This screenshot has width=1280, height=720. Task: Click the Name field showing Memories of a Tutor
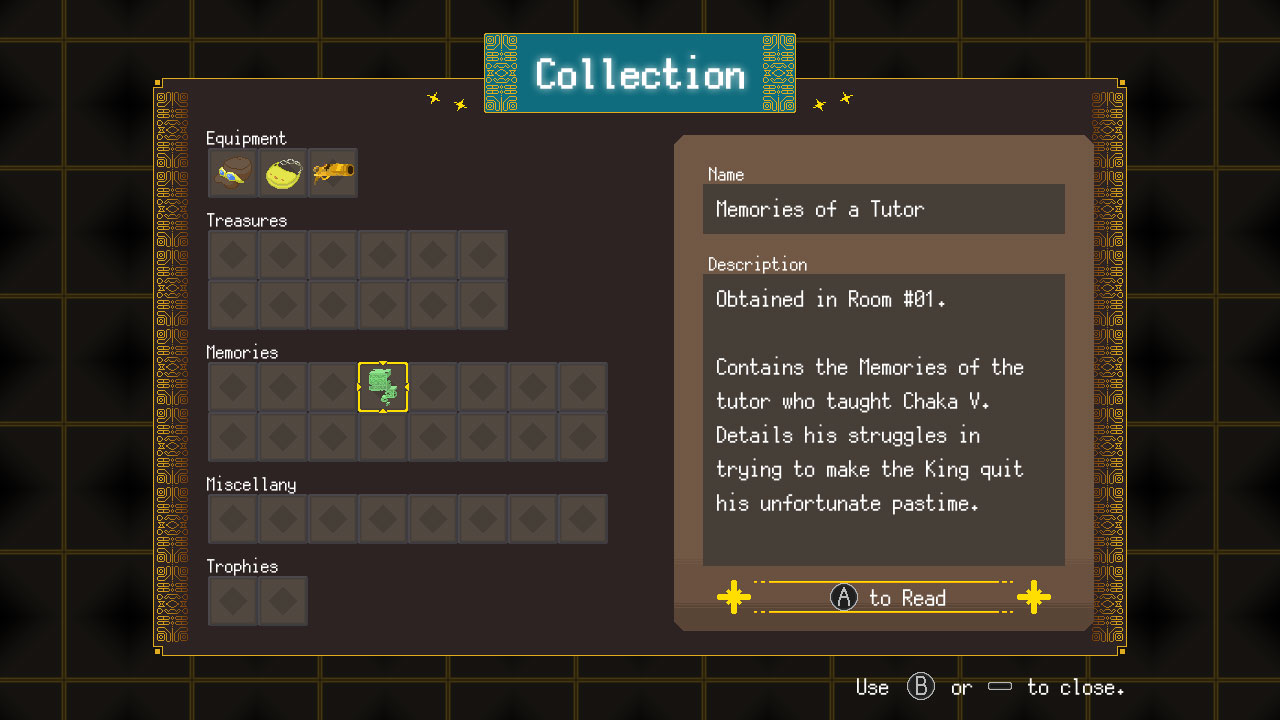(884, 209)
